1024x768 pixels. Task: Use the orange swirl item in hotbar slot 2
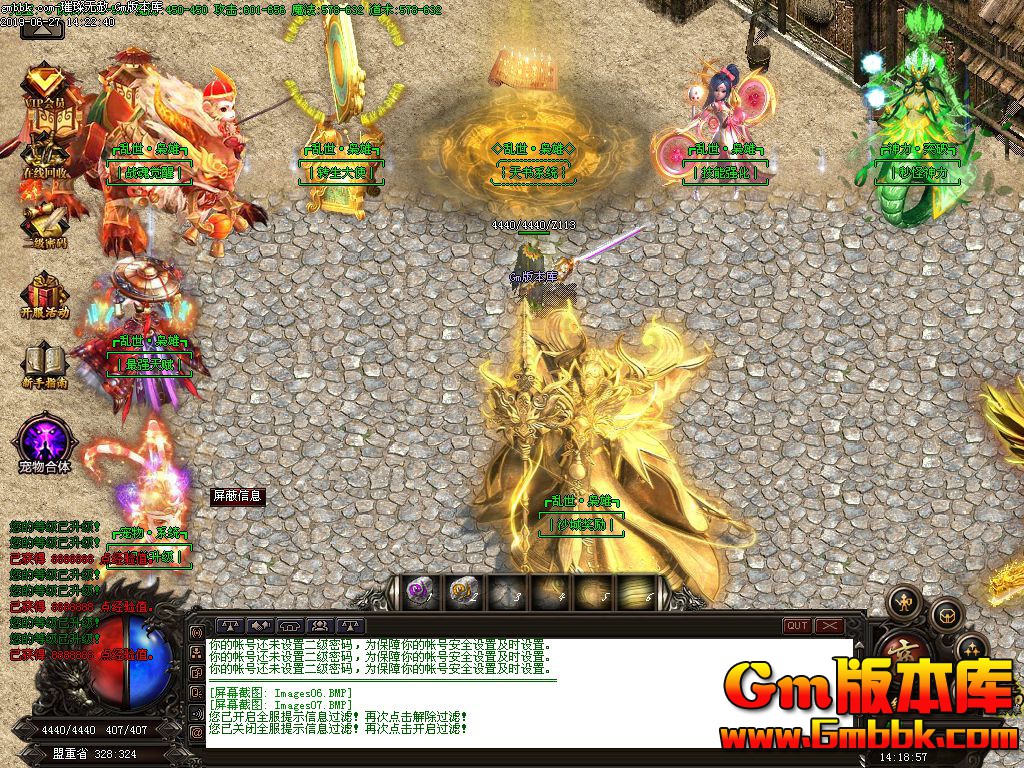[463, 592]
